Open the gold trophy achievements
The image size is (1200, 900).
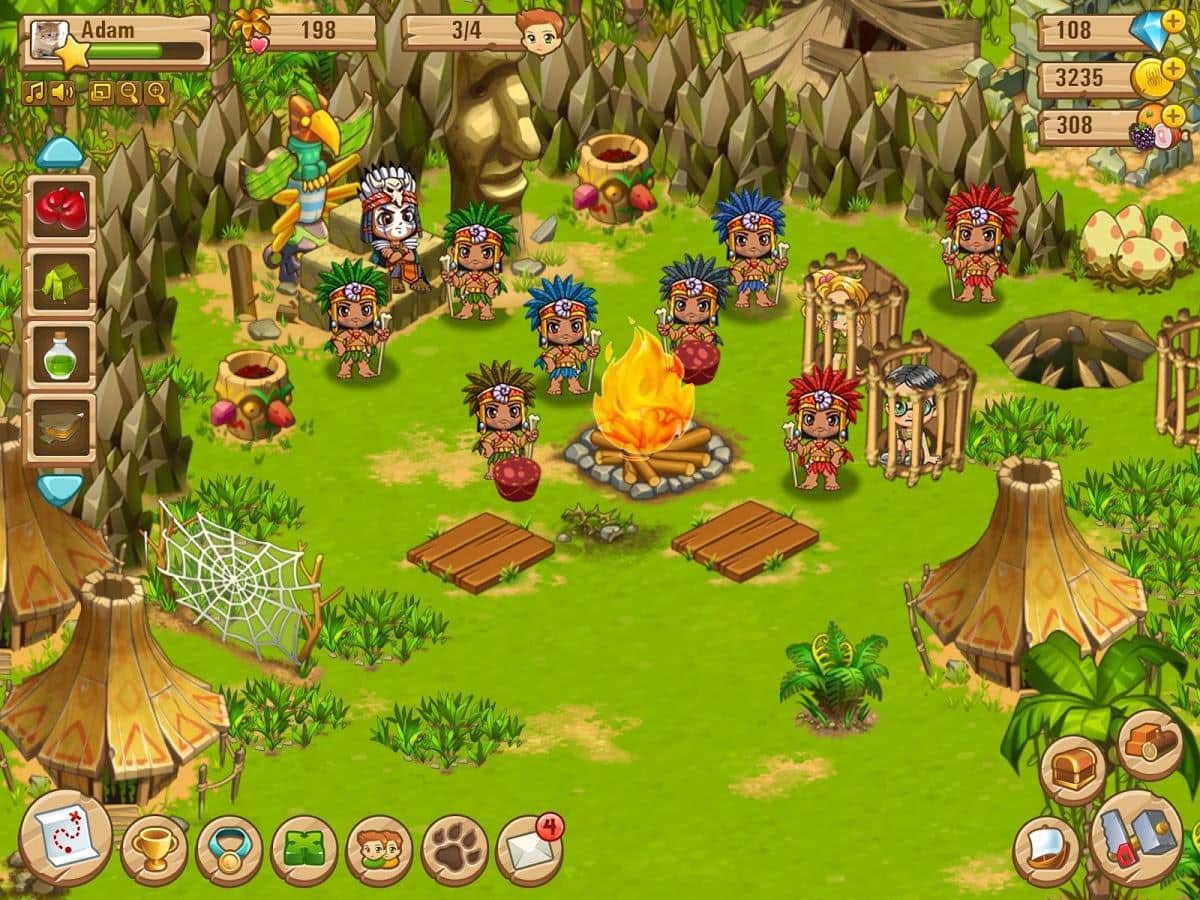154,850
